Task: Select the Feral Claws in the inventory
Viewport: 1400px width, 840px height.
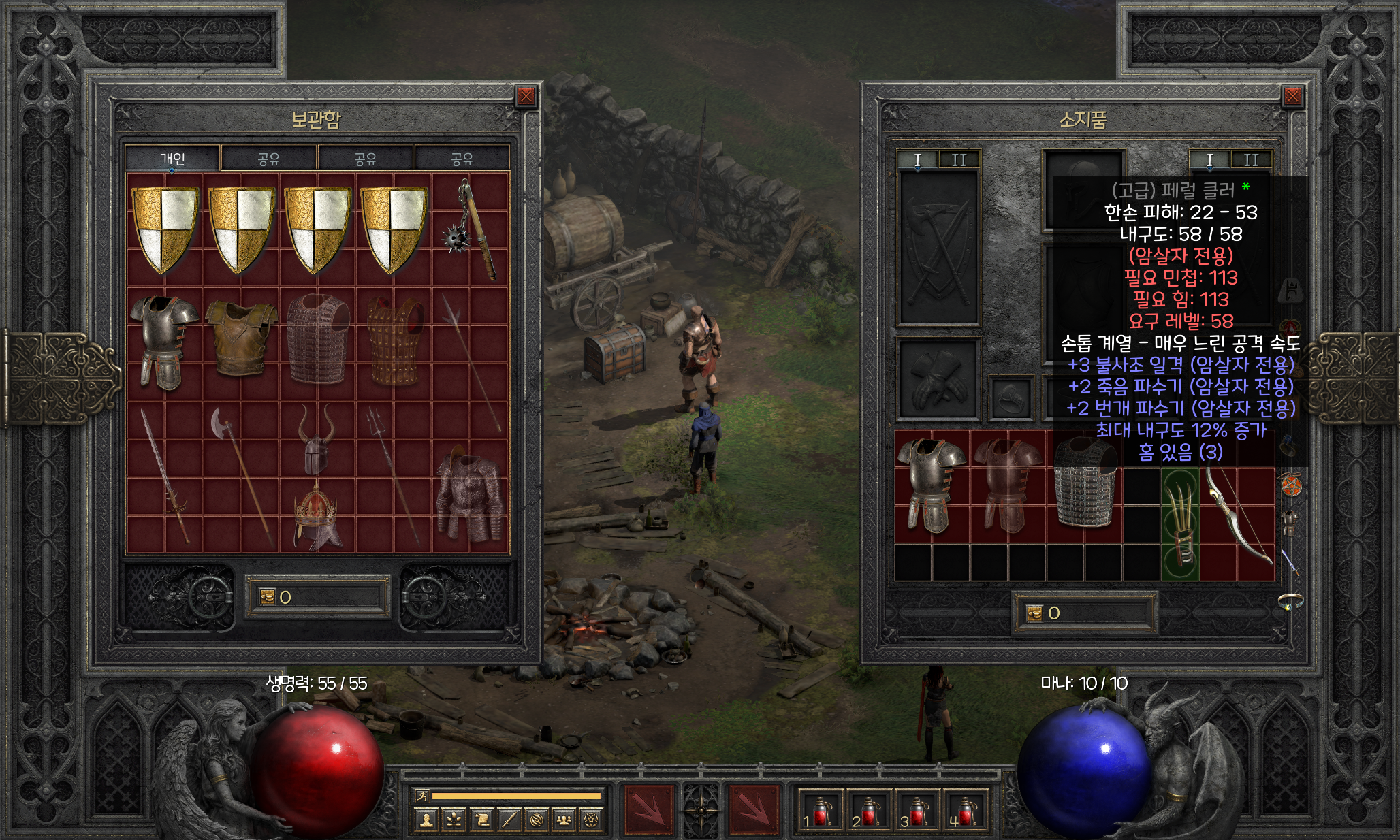Action: tap(1179, 524)
